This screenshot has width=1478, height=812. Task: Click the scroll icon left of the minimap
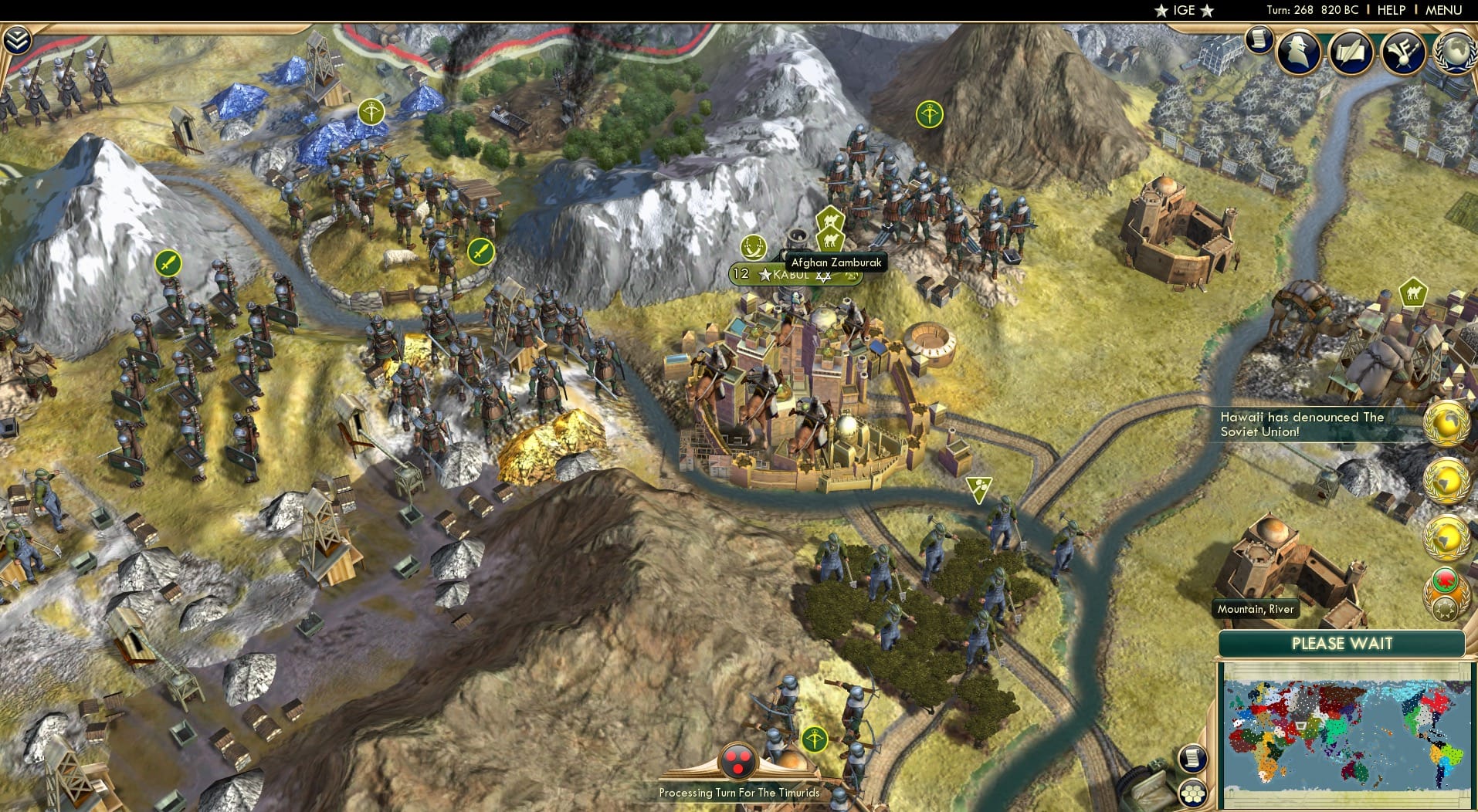click(x=1193, y=758)
